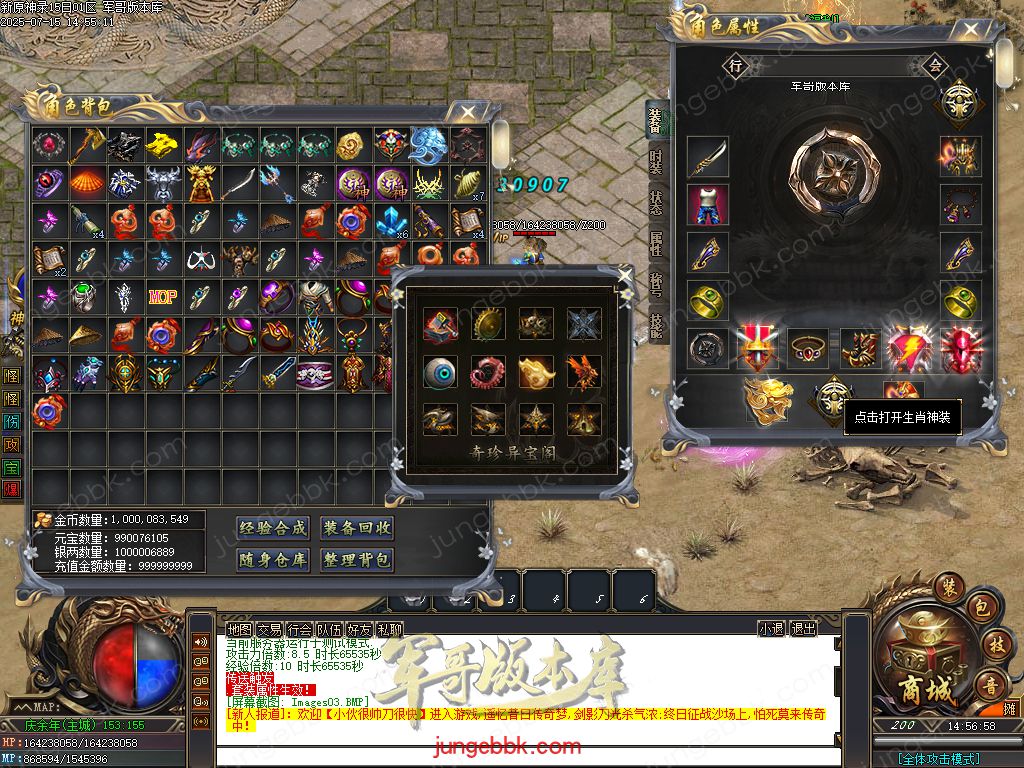Close the character backpack window
This screenshot has height=768, width=1024.
click(x=467, y=112)
